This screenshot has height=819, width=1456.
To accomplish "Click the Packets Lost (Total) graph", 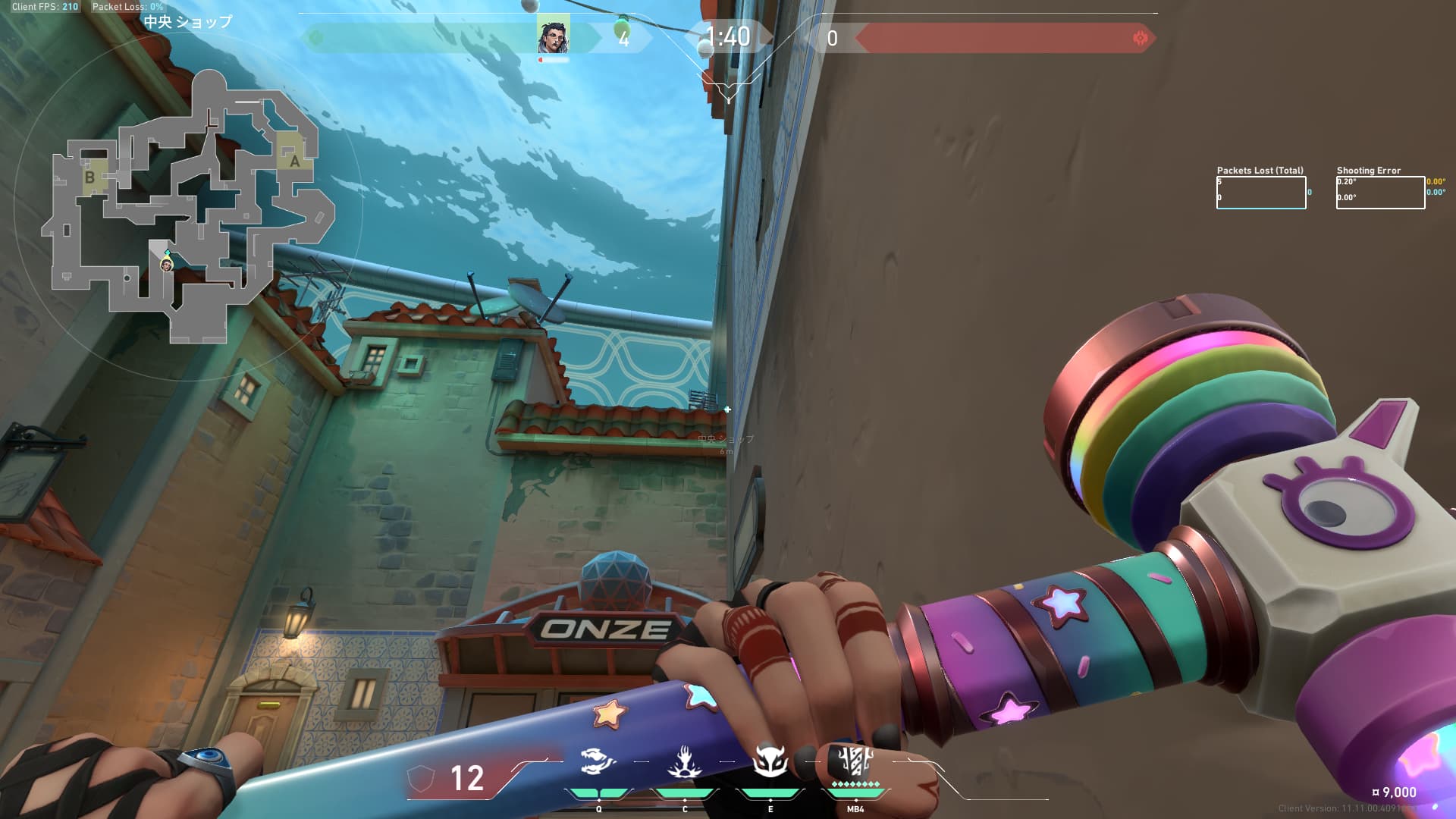I will click(1261, 193).
